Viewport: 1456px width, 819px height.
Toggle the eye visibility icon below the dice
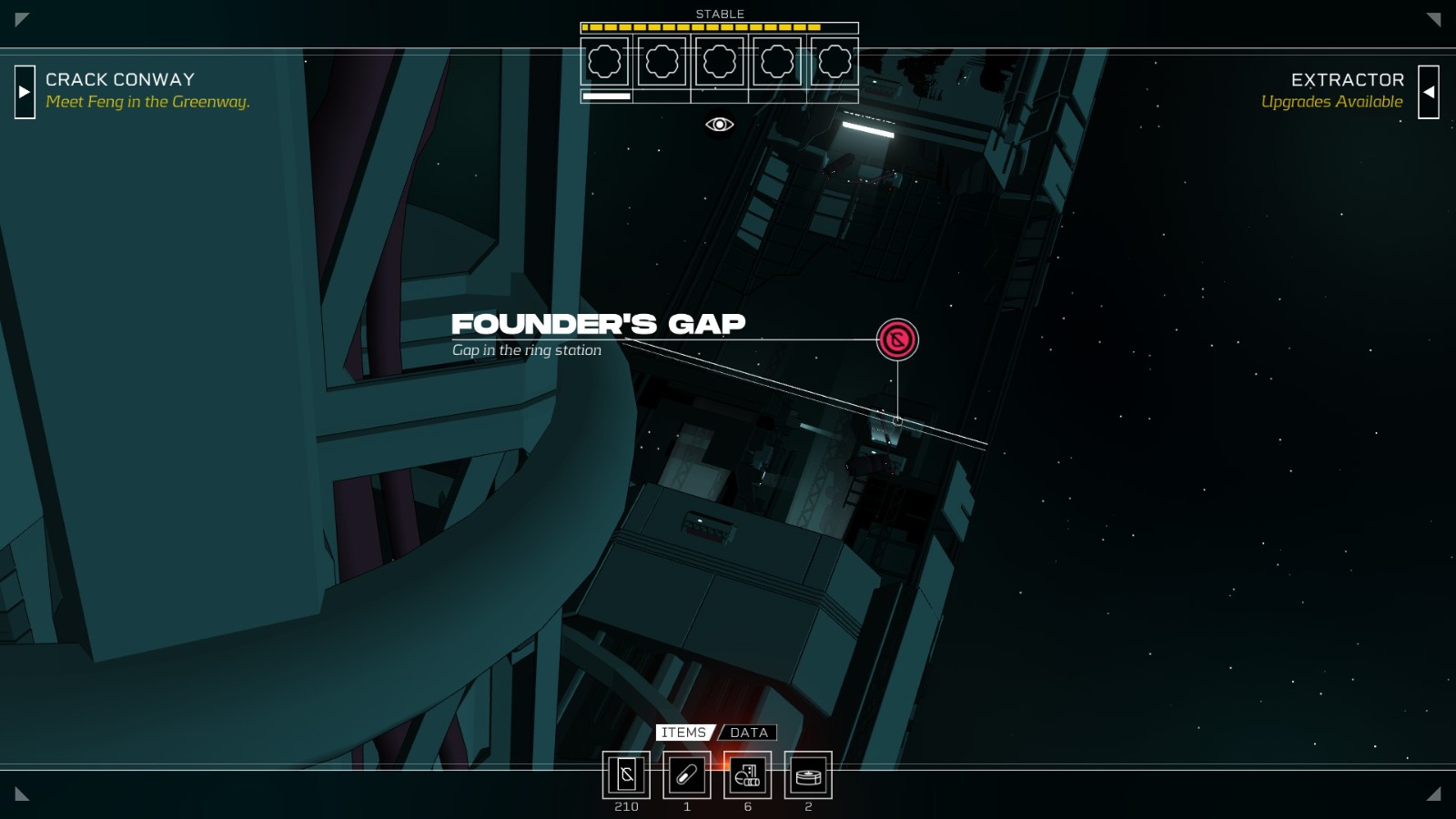[x=720, y=123]
